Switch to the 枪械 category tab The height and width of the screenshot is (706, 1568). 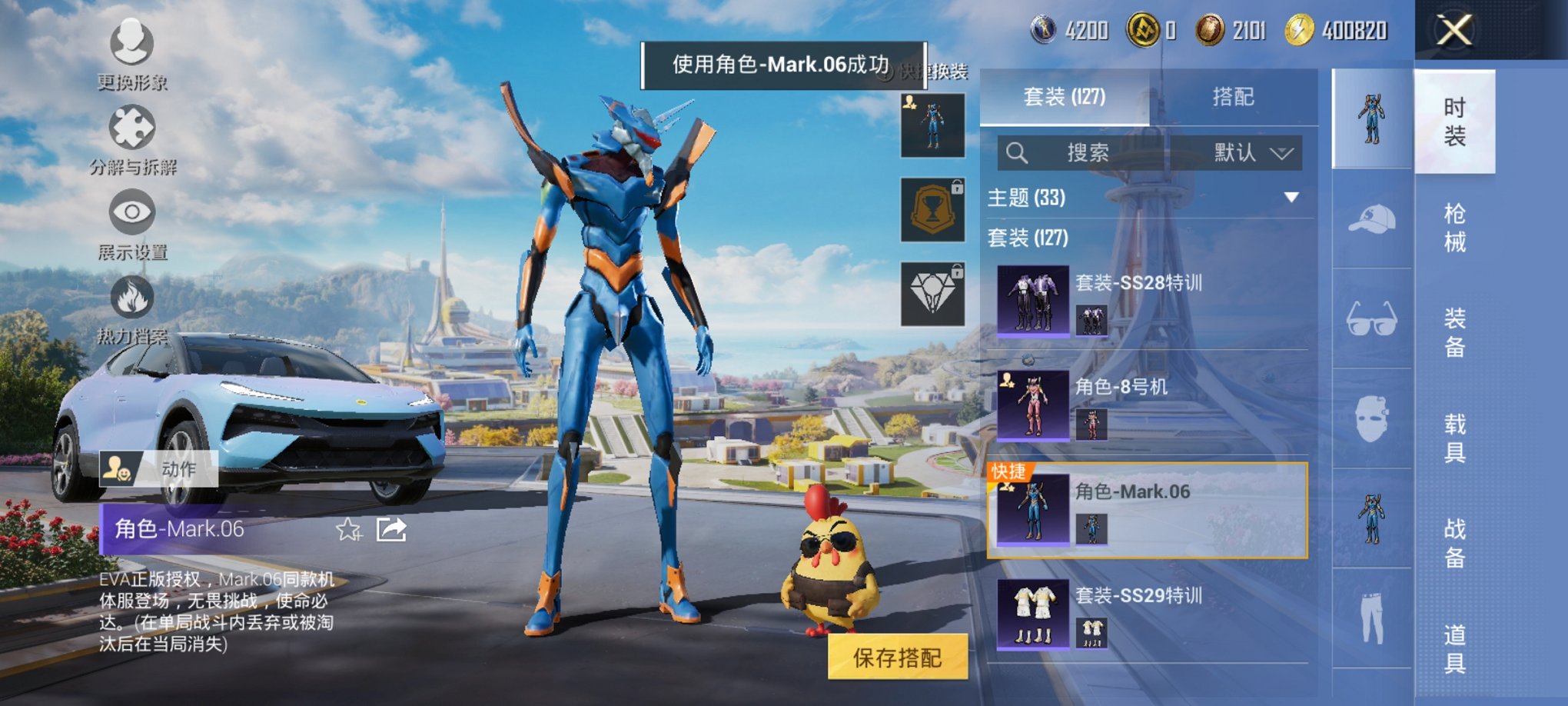click(x=1457, y=221)
